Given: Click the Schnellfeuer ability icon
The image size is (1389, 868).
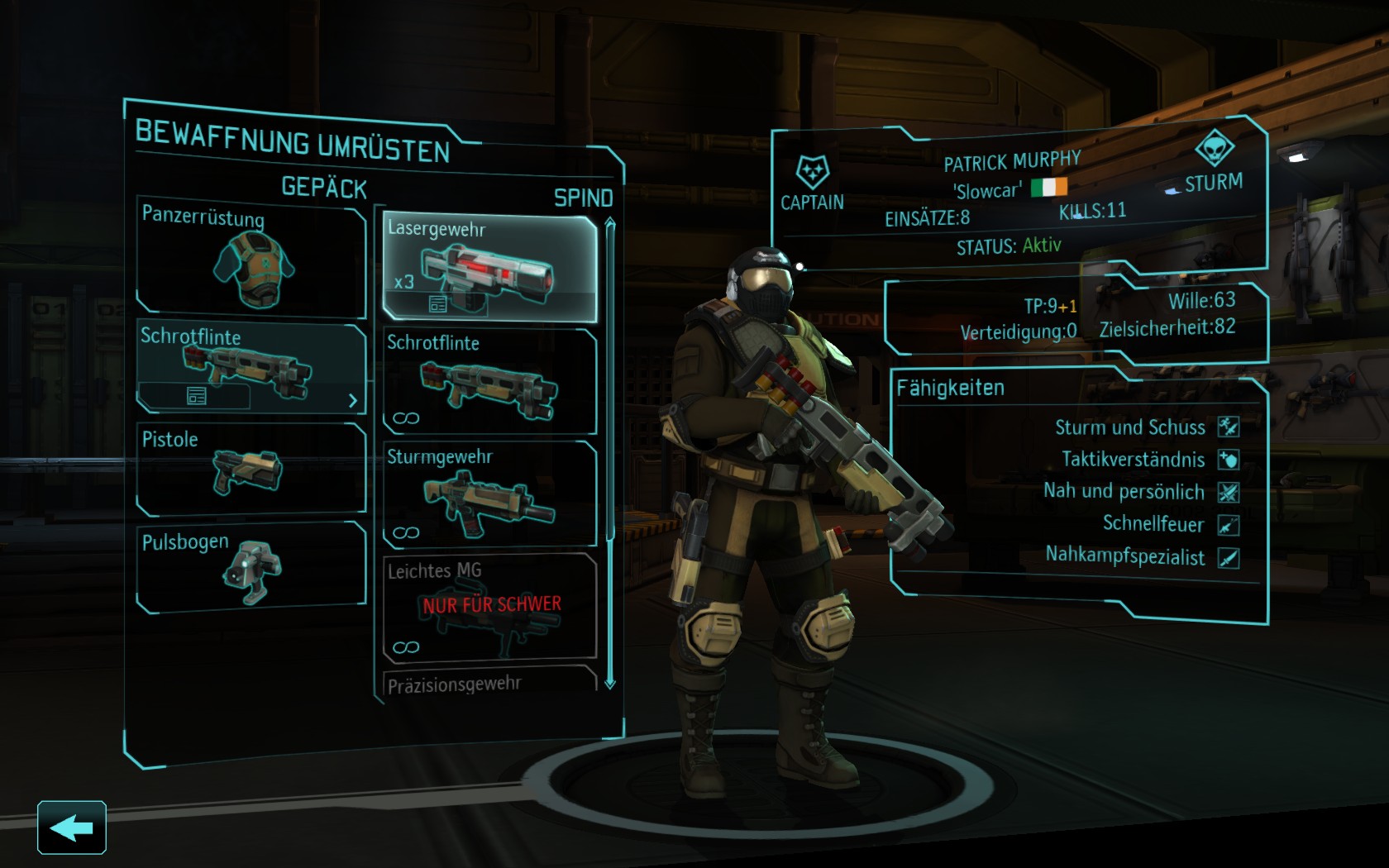Looking at the screenshot, I should (1229, 525).
